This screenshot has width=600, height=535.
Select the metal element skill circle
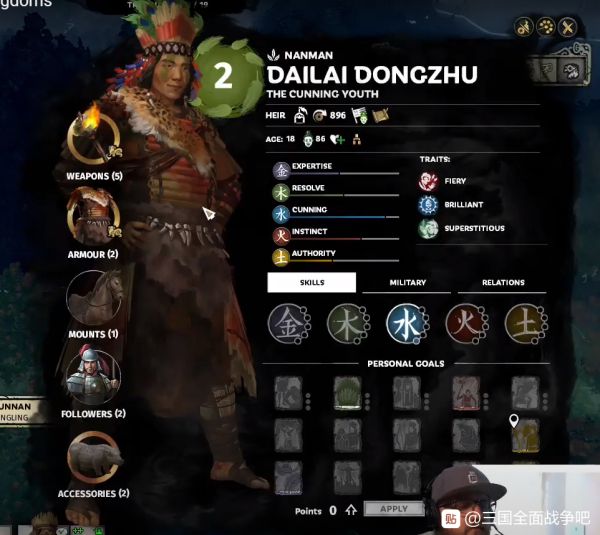(x=287, y=324)
